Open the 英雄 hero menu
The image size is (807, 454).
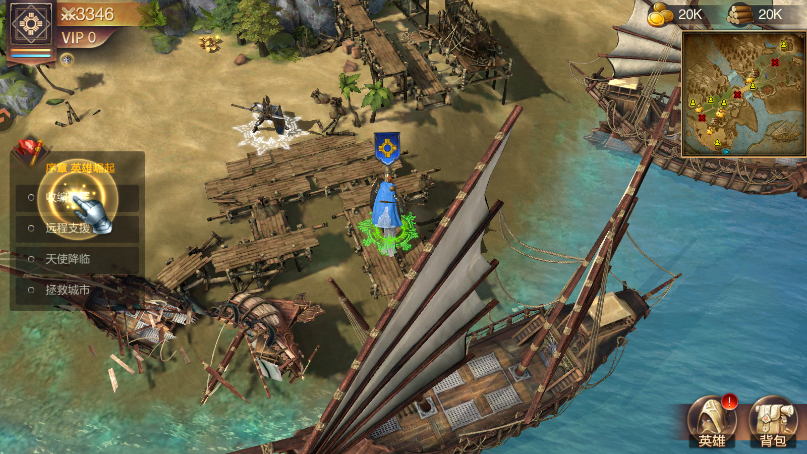[714, 422]
